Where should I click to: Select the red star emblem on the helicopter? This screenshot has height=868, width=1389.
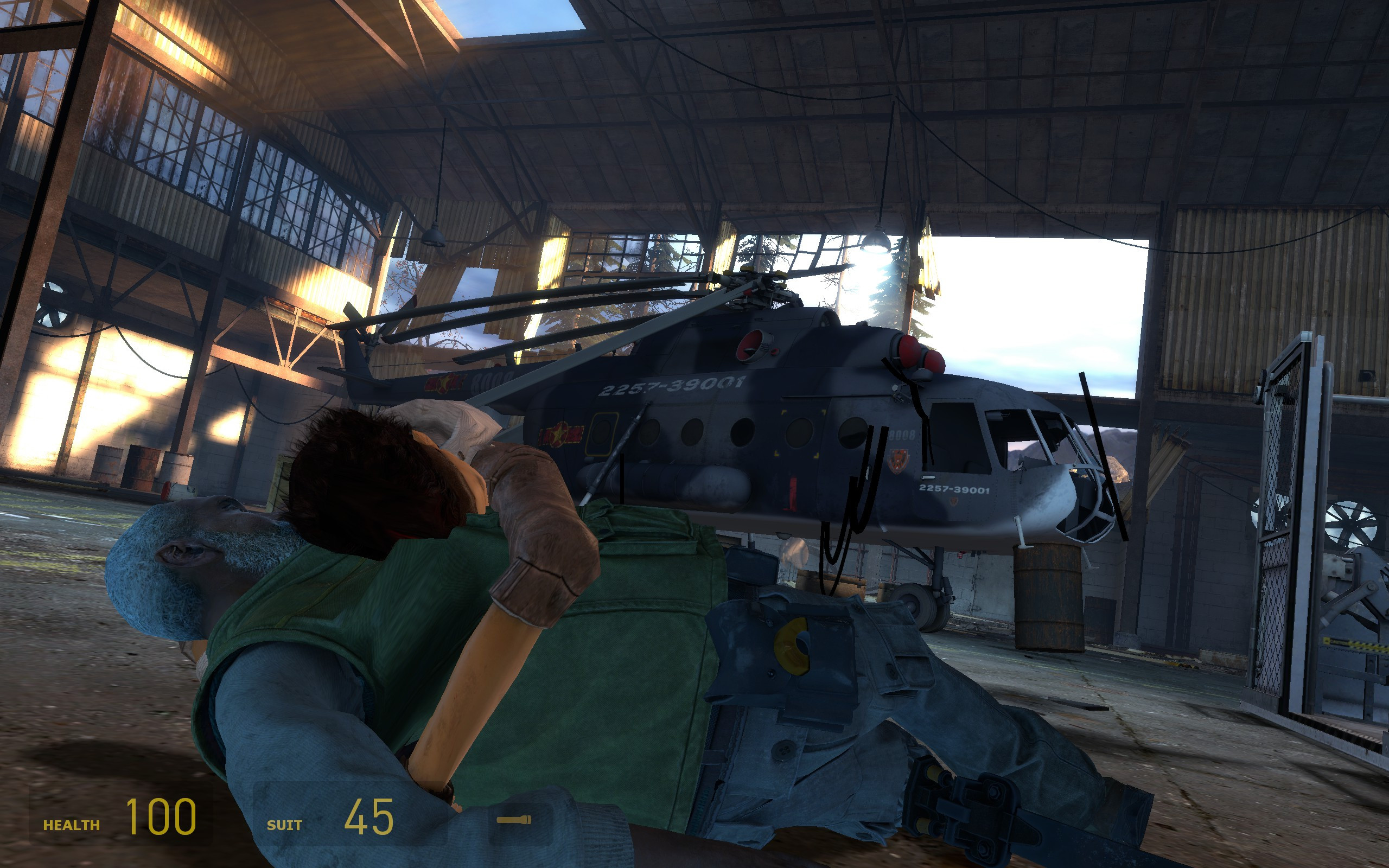click(558, 433)
